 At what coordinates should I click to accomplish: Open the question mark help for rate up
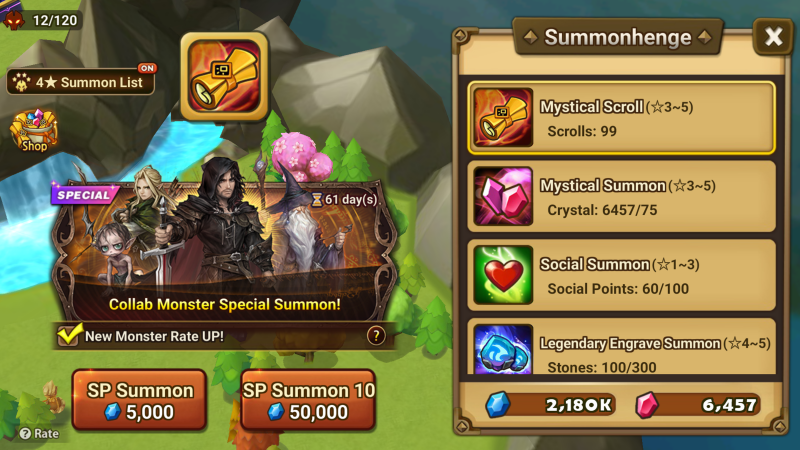(376, 336)
